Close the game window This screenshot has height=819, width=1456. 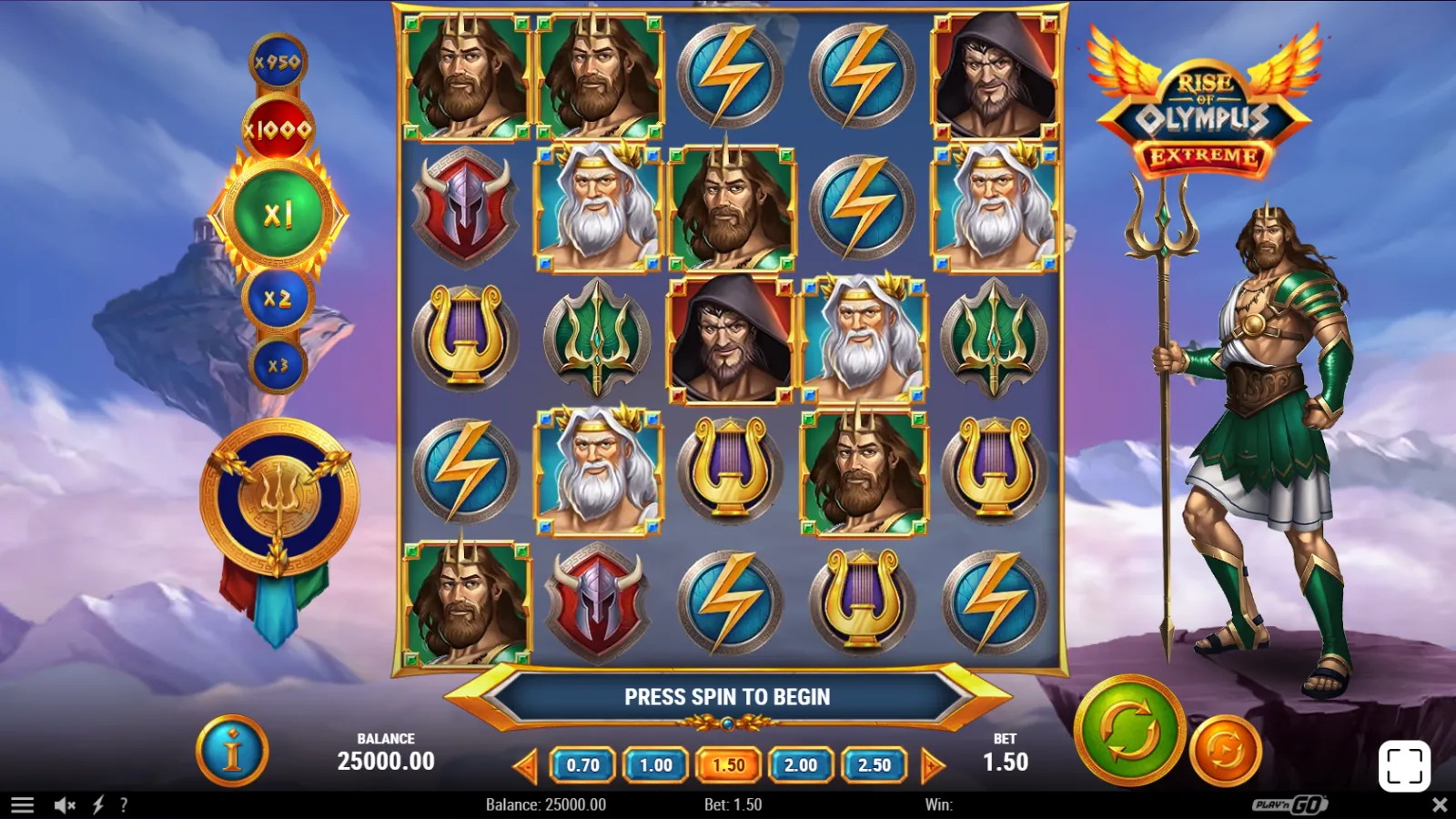tap(1440, 805)
